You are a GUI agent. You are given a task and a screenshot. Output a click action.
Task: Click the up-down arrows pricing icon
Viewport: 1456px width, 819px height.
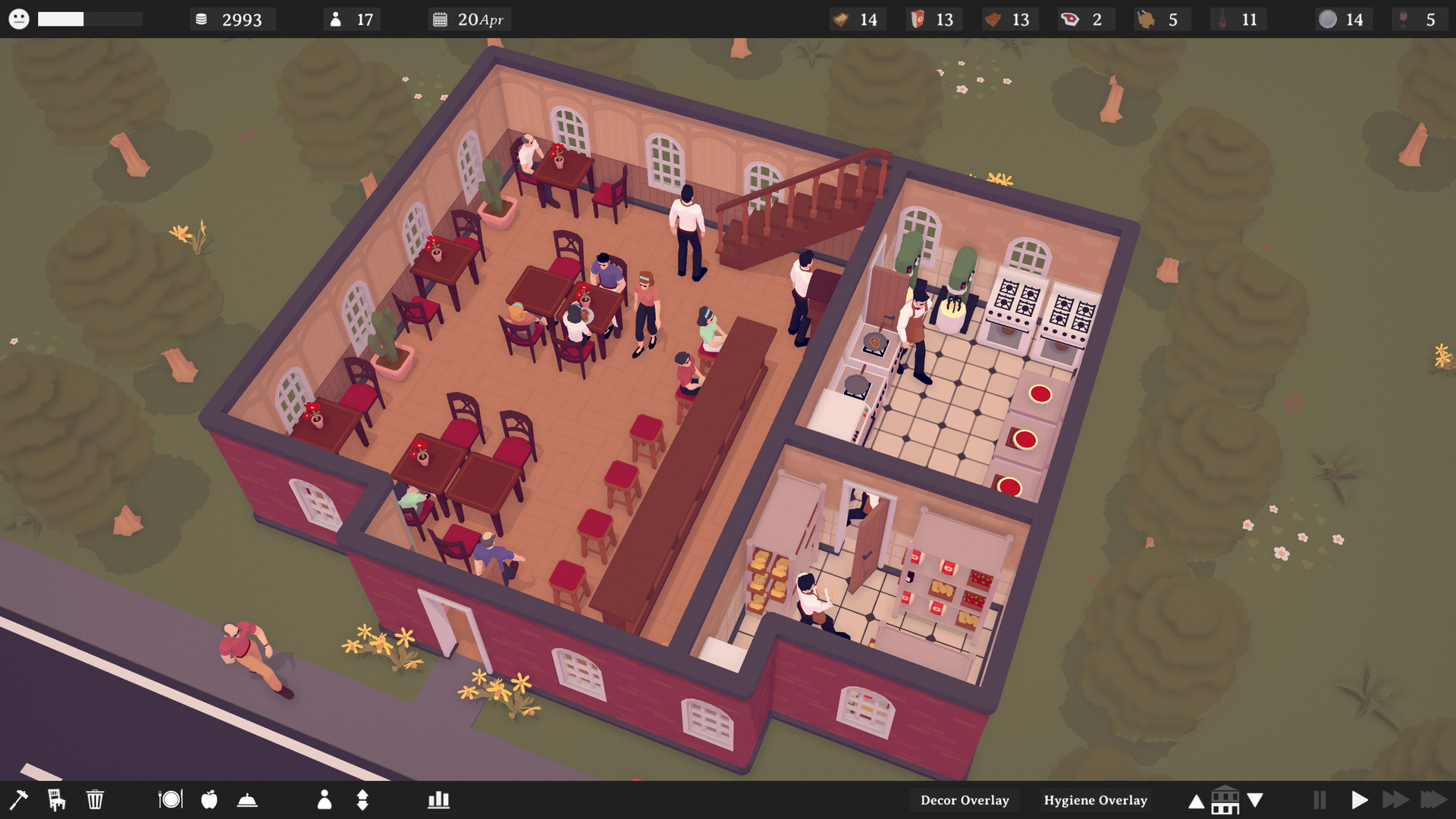(x=362, y=800)
